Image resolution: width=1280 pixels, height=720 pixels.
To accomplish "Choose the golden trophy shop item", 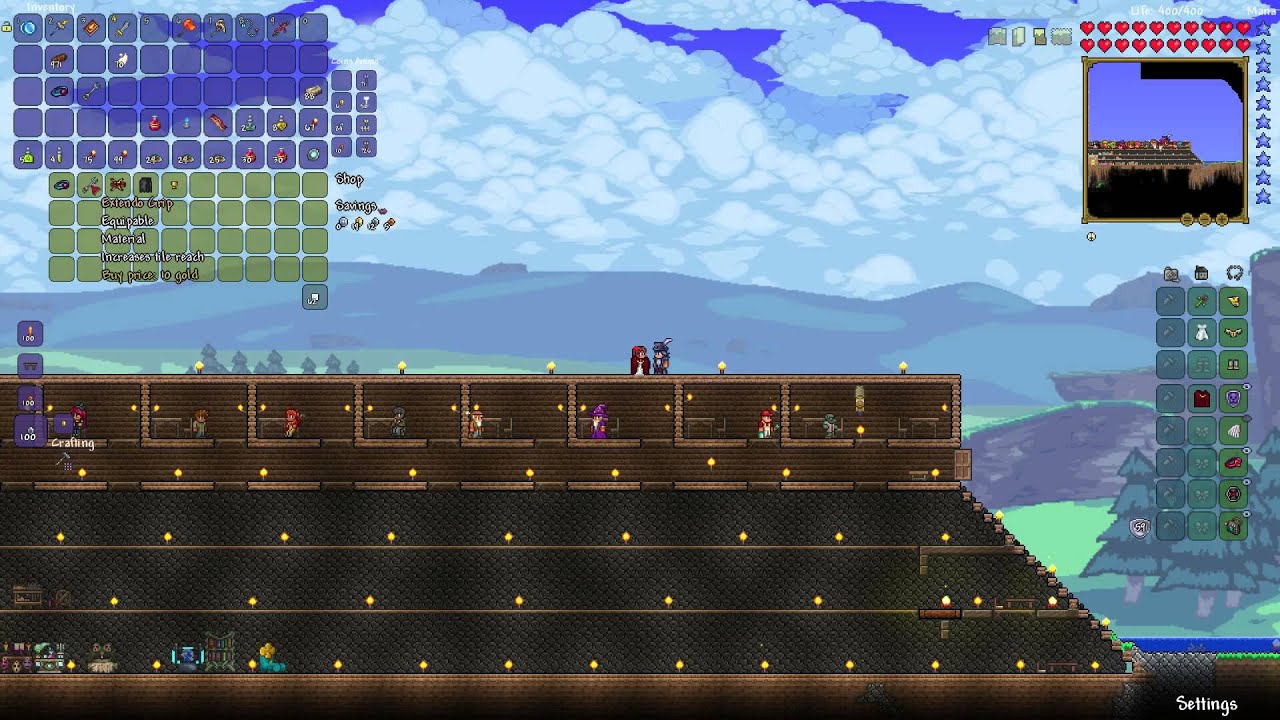I will (174, 186).
